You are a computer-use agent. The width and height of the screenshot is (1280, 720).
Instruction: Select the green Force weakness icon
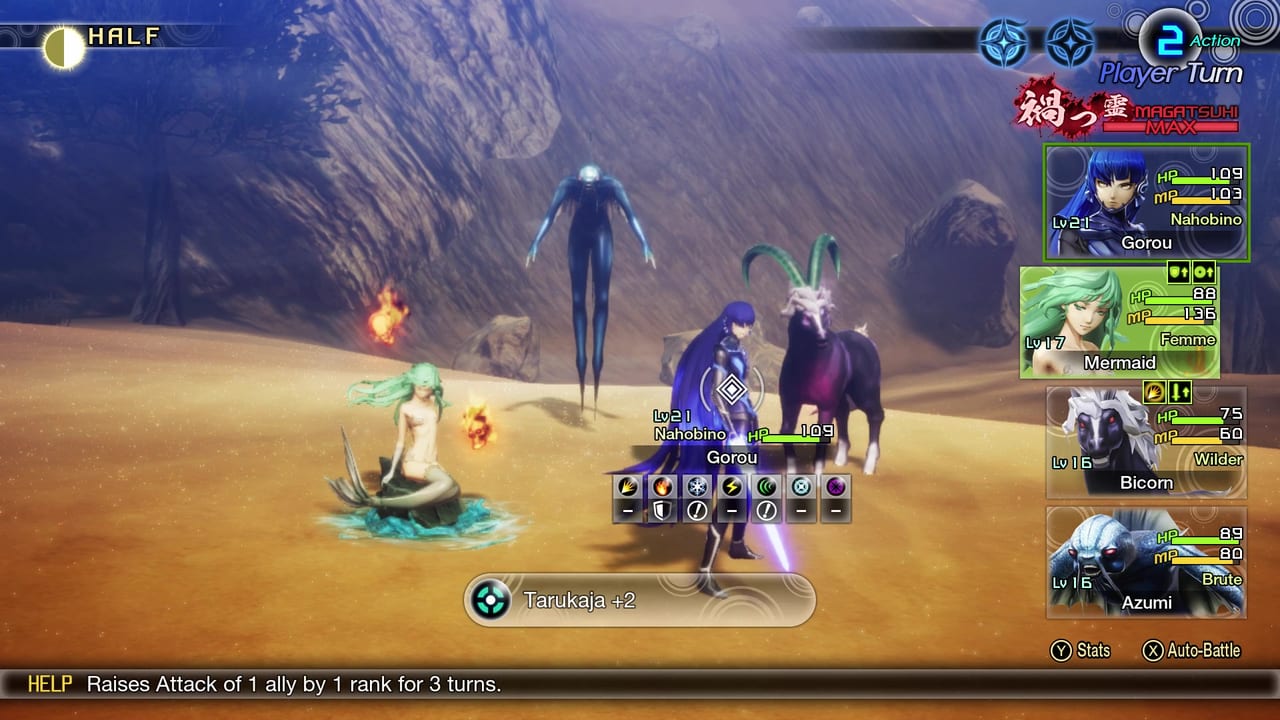coord(767,487)
